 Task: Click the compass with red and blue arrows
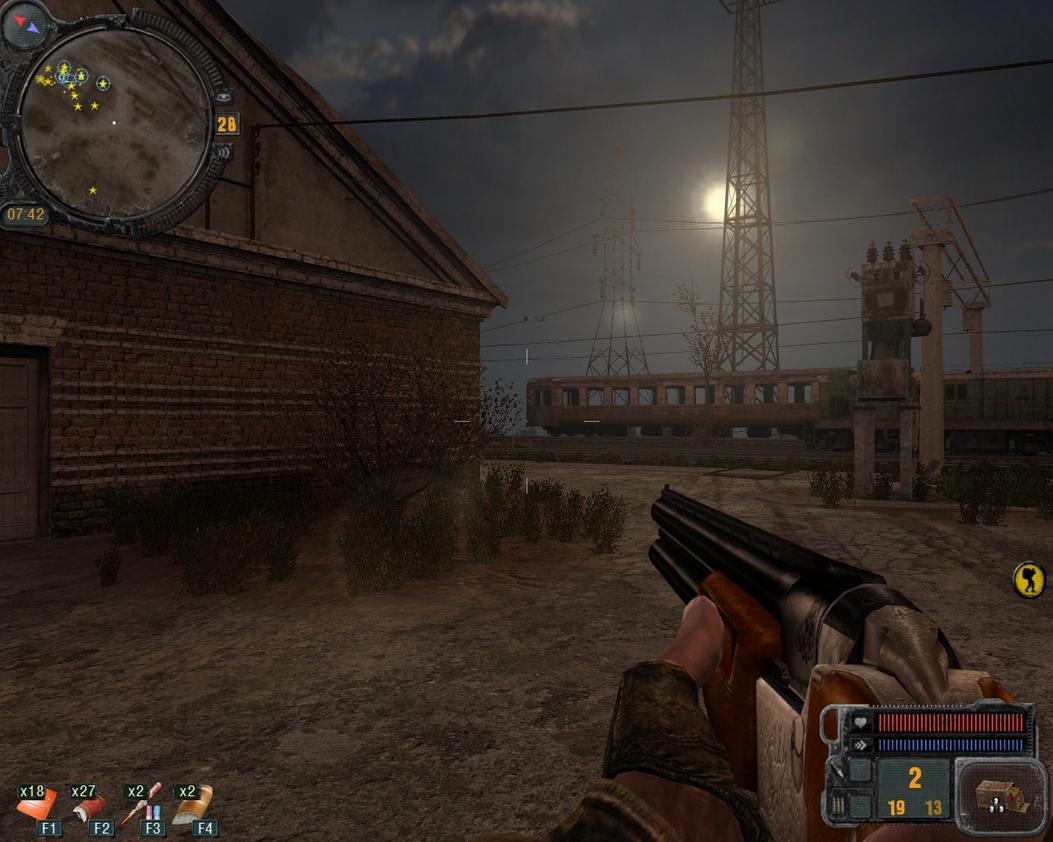coord(25,25)
